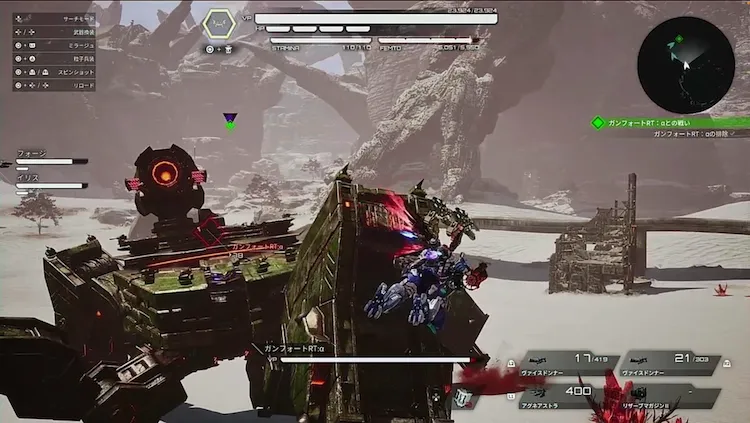The height and width of the screenshot is (423, 750).
Task: Click the ミラージュ command row
Action: [54, 45]
